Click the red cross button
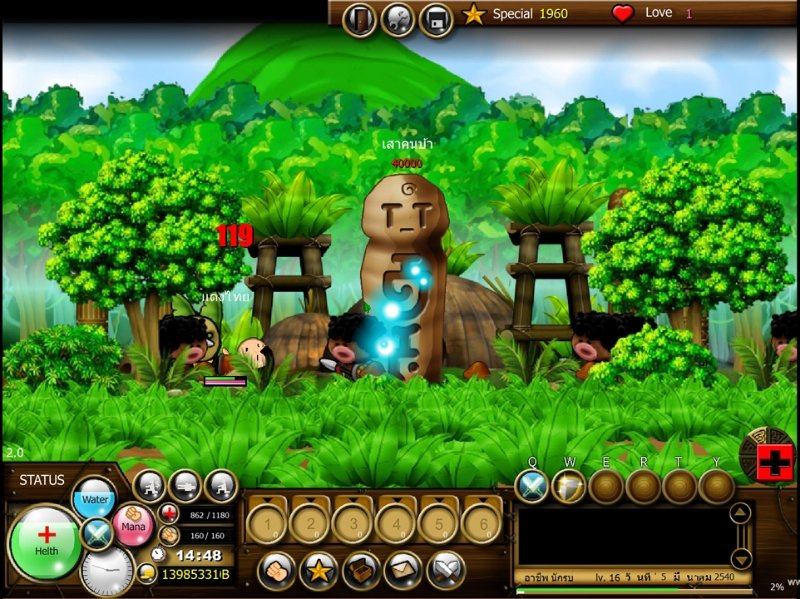This screenshot has width=800, height=599. (773, 463)
